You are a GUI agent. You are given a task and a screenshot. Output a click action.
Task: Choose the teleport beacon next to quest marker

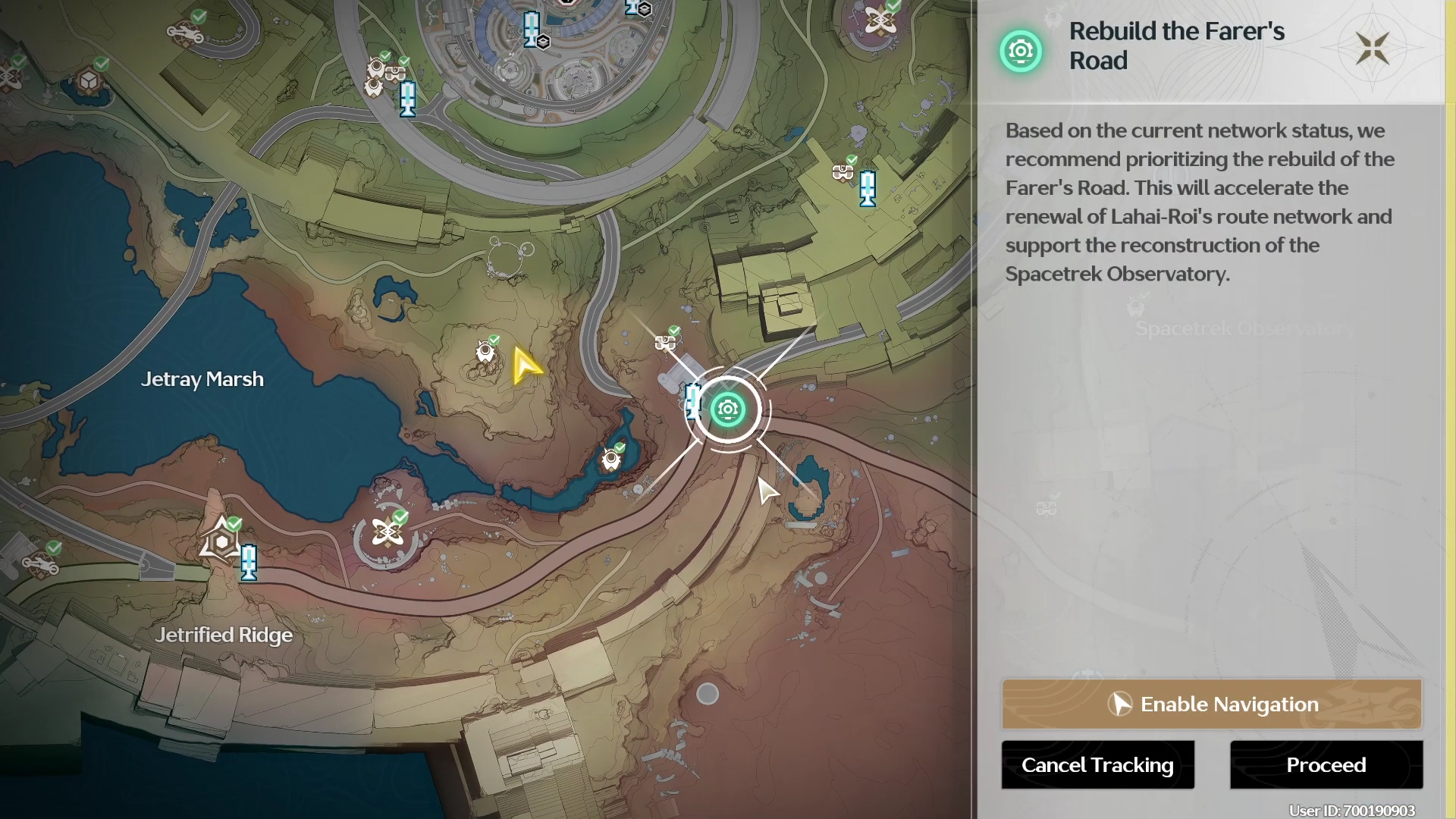click(x=692, y=401)
